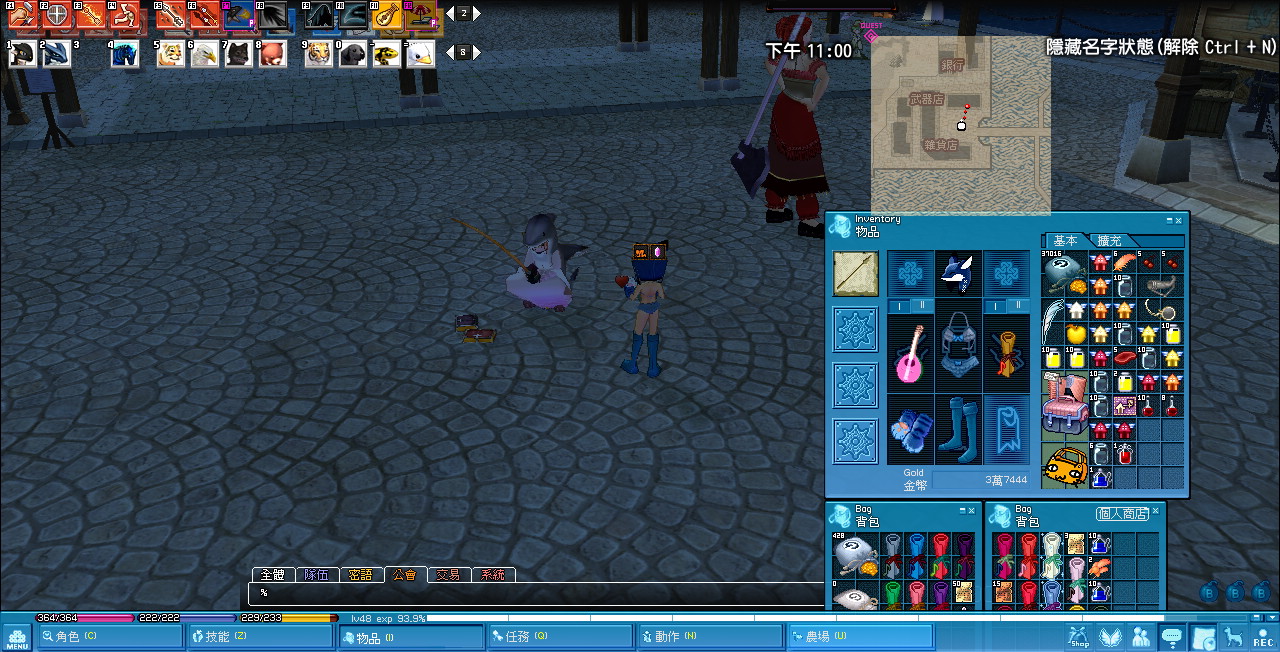Open the 任務 quest window

pyautogui.click(x=560, y=637)
